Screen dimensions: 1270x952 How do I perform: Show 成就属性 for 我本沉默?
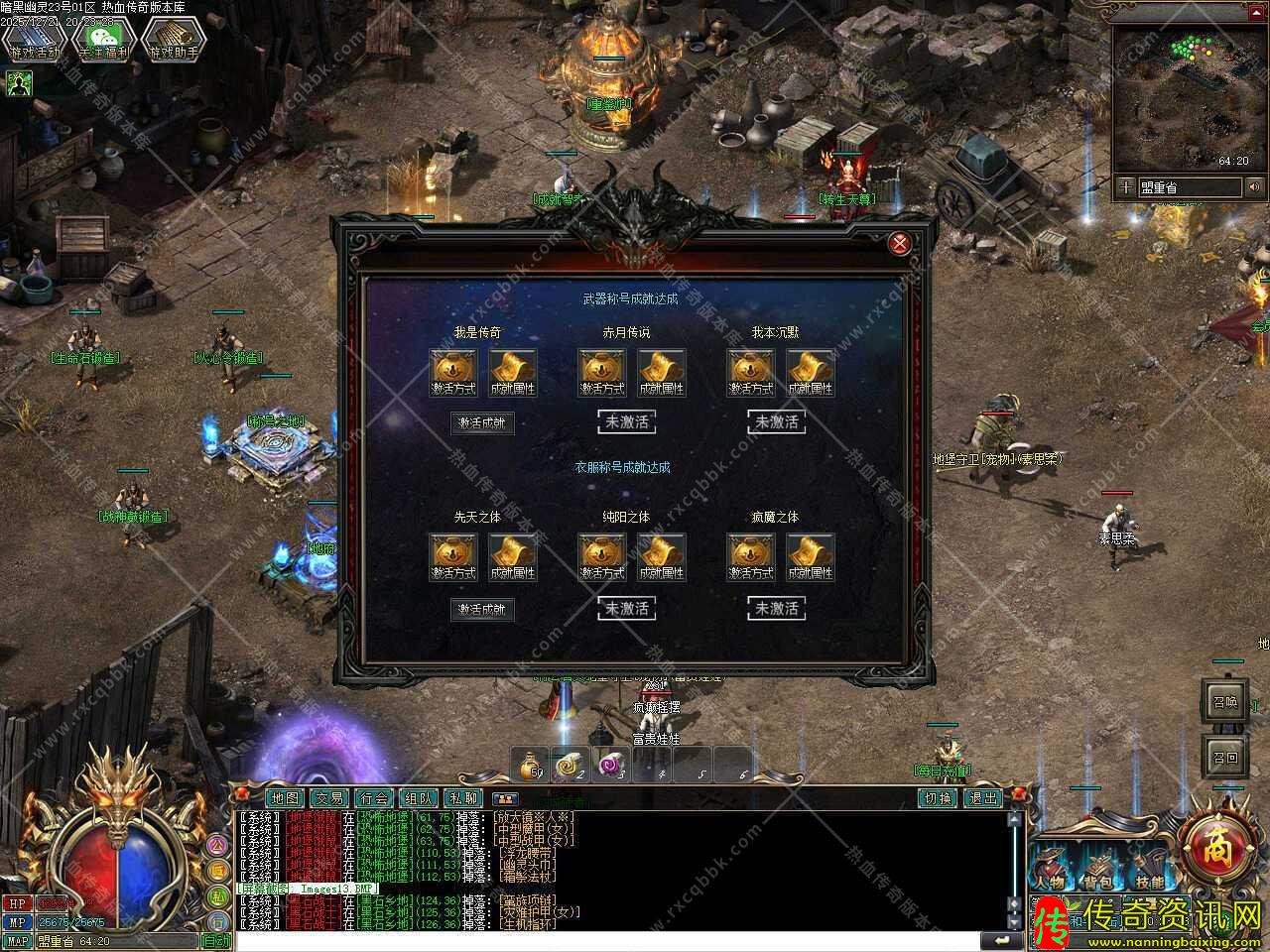811,373
